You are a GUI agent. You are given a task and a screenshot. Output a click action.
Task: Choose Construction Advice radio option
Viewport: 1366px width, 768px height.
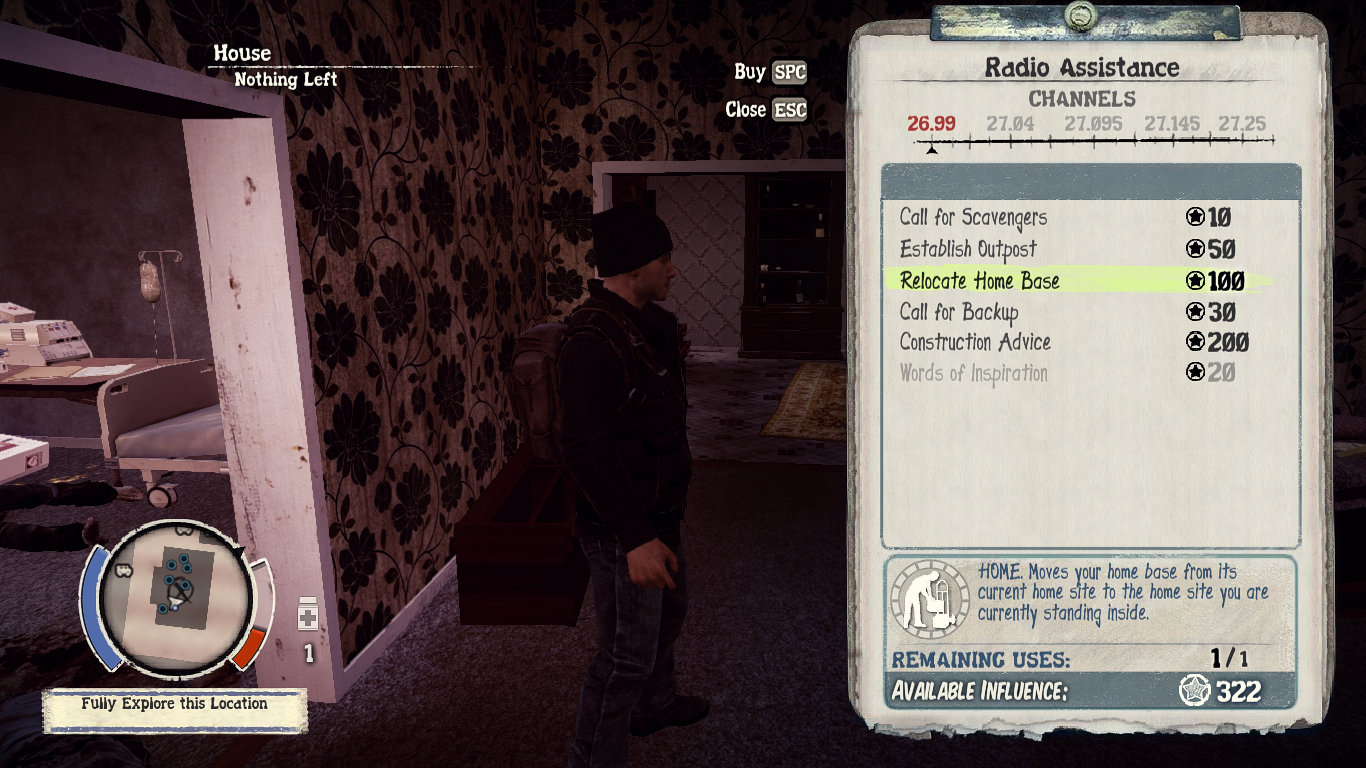click(x=975, y=342)
